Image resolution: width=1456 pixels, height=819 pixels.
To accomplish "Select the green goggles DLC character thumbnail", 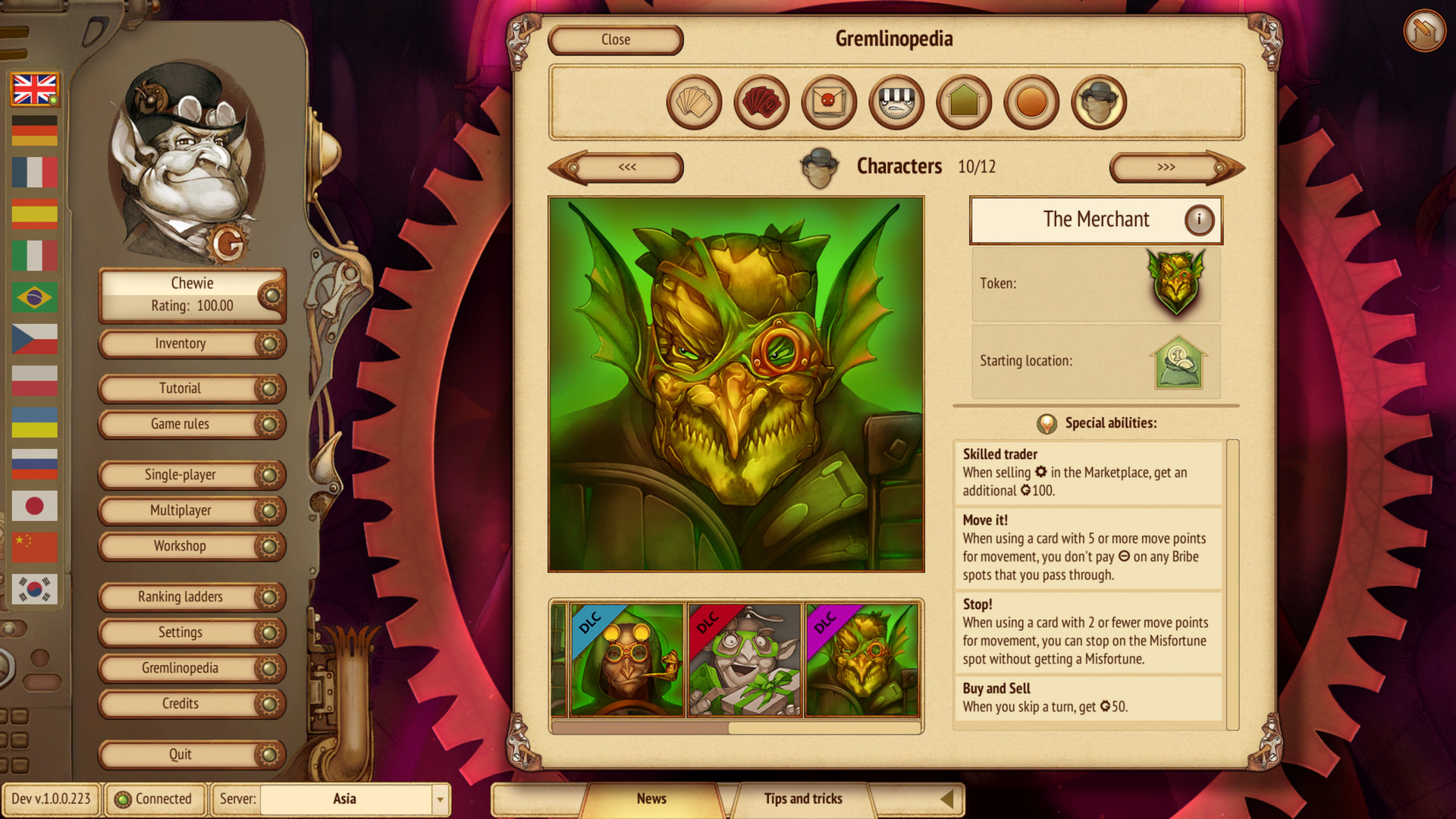I will [746, 660].
